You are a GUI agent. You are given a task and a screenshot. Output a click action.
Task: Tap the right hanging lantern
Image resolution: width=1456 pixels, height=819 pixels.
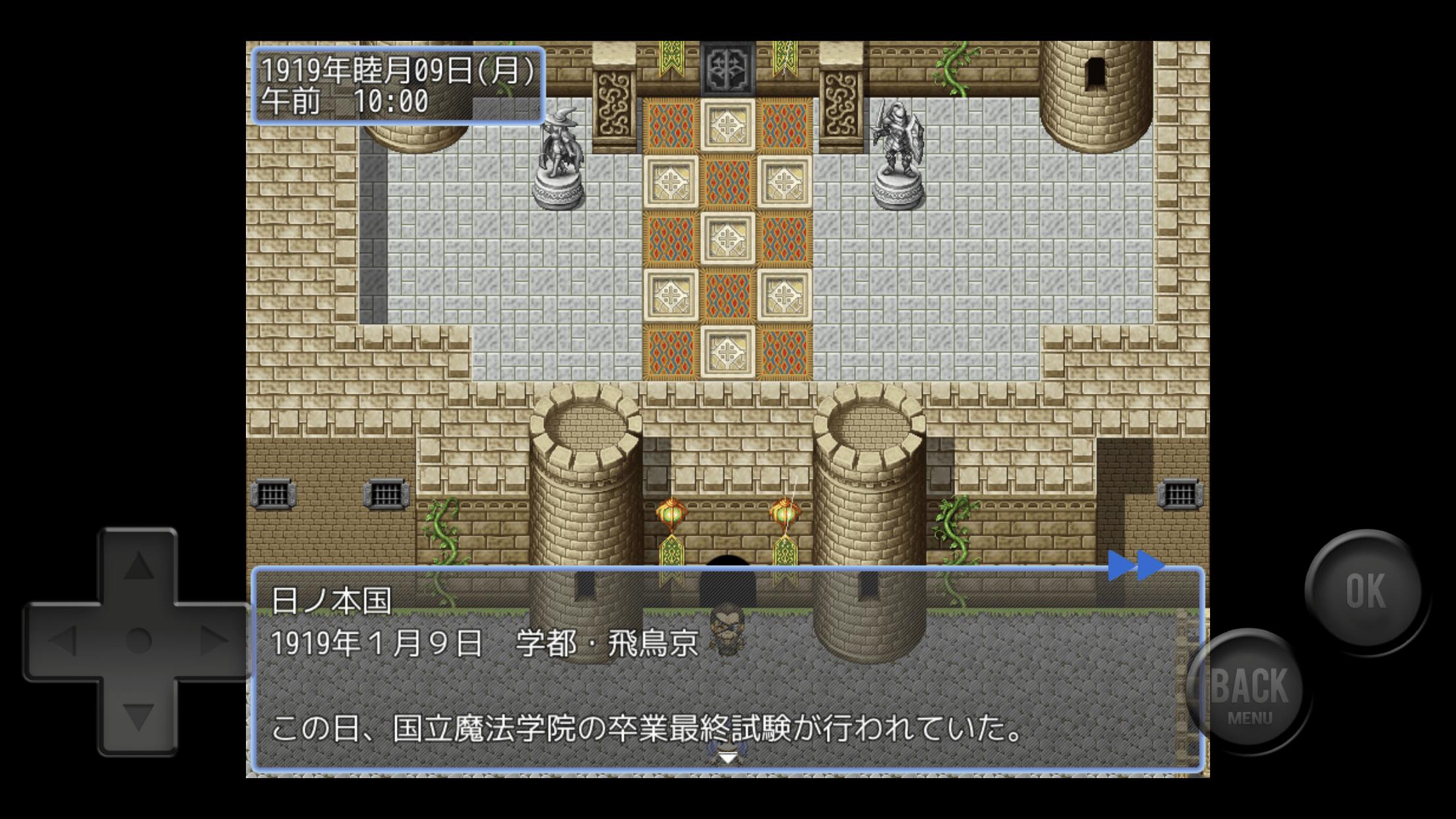coord(786,513)
